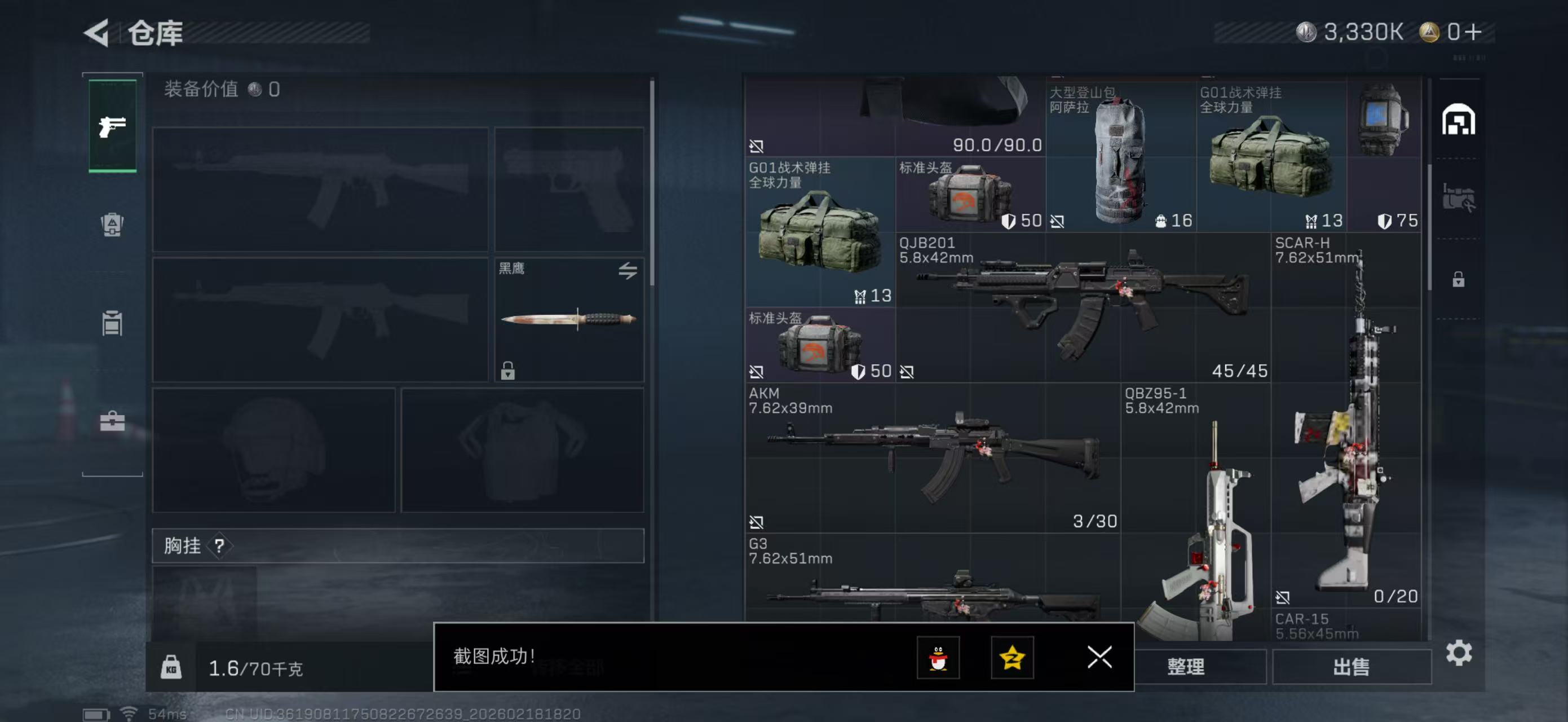The width and height of the screenshot is (1568, 722).
Task: Open stash settings gear
Action: click(x=1459, y=653)
